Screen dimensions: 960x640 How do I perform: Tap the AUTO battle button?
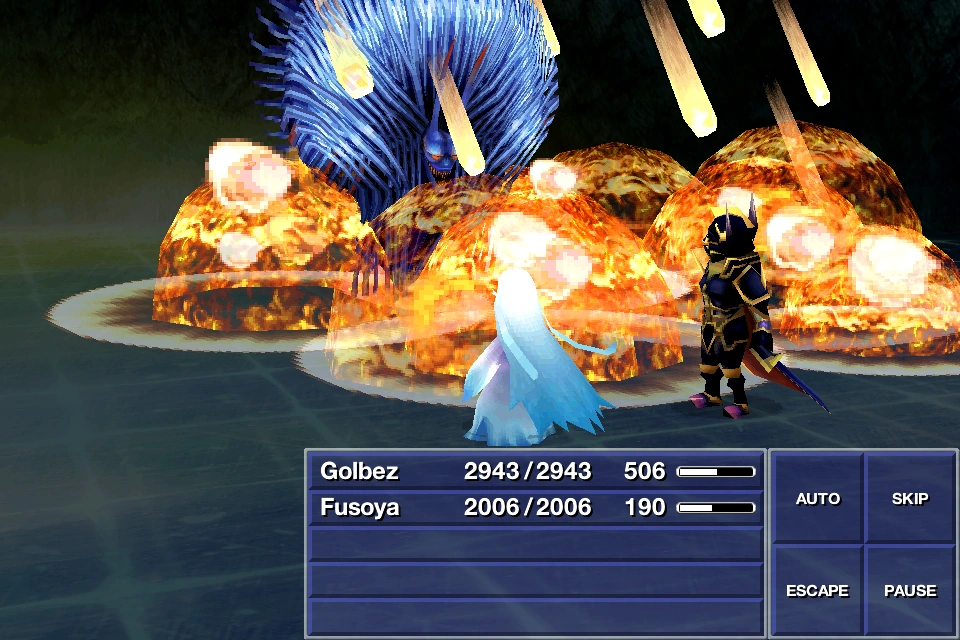[x=817, y=498]
